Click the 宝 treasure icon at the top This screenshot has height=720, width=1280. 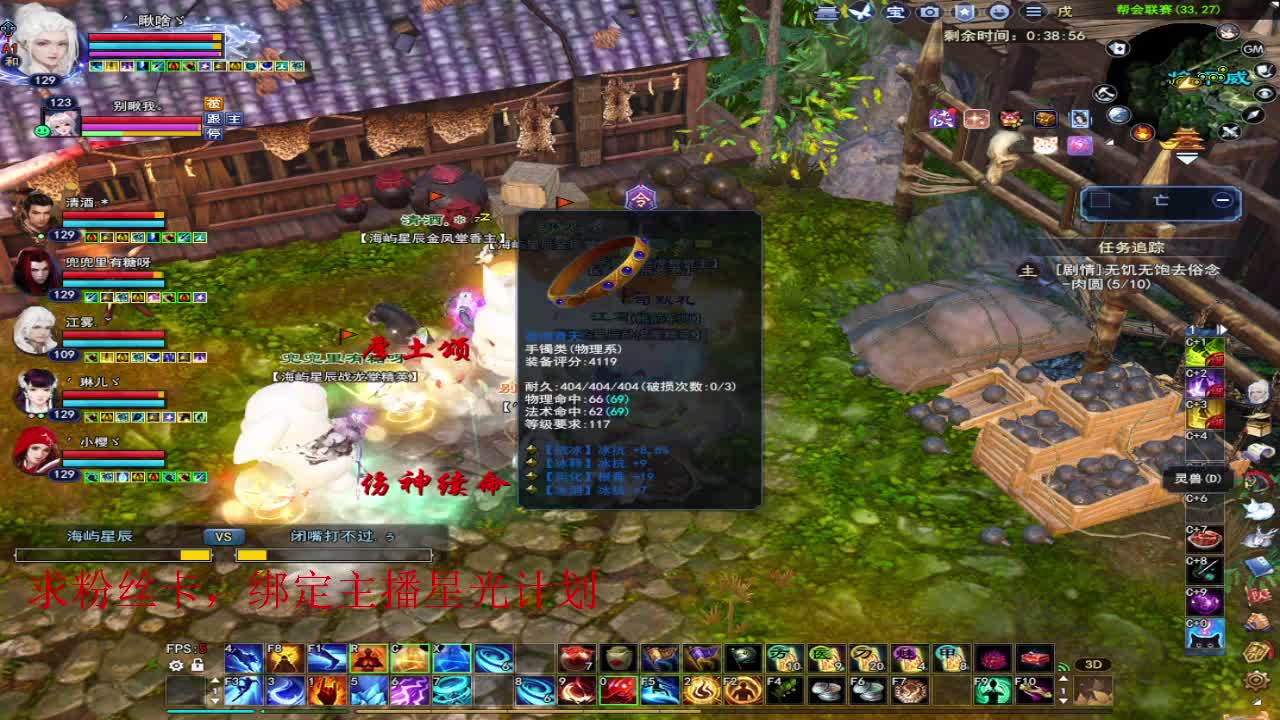897,13
